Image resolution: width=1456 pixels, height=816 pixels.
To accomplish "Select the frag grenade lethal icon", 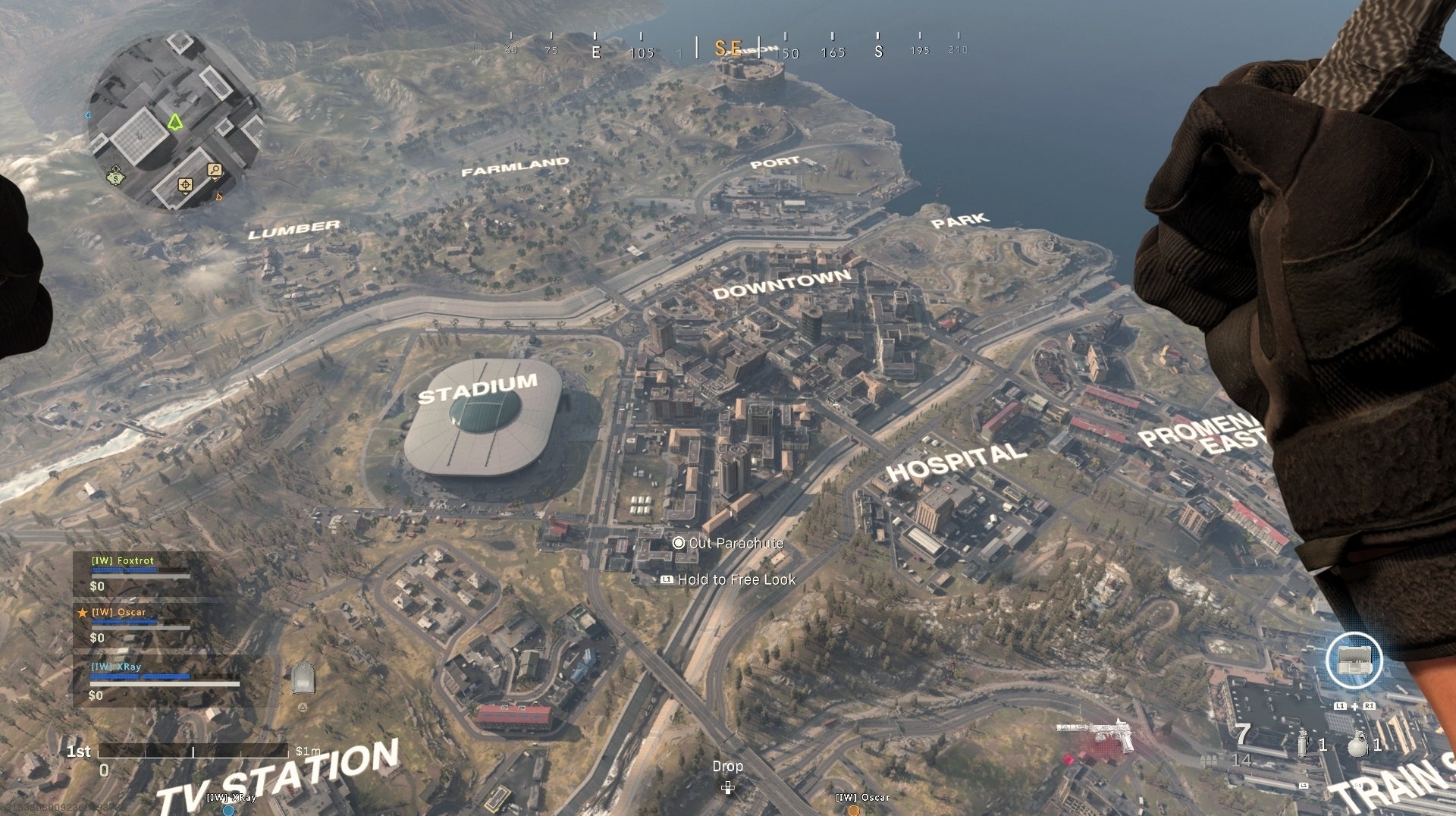I will pos(1358,744).
